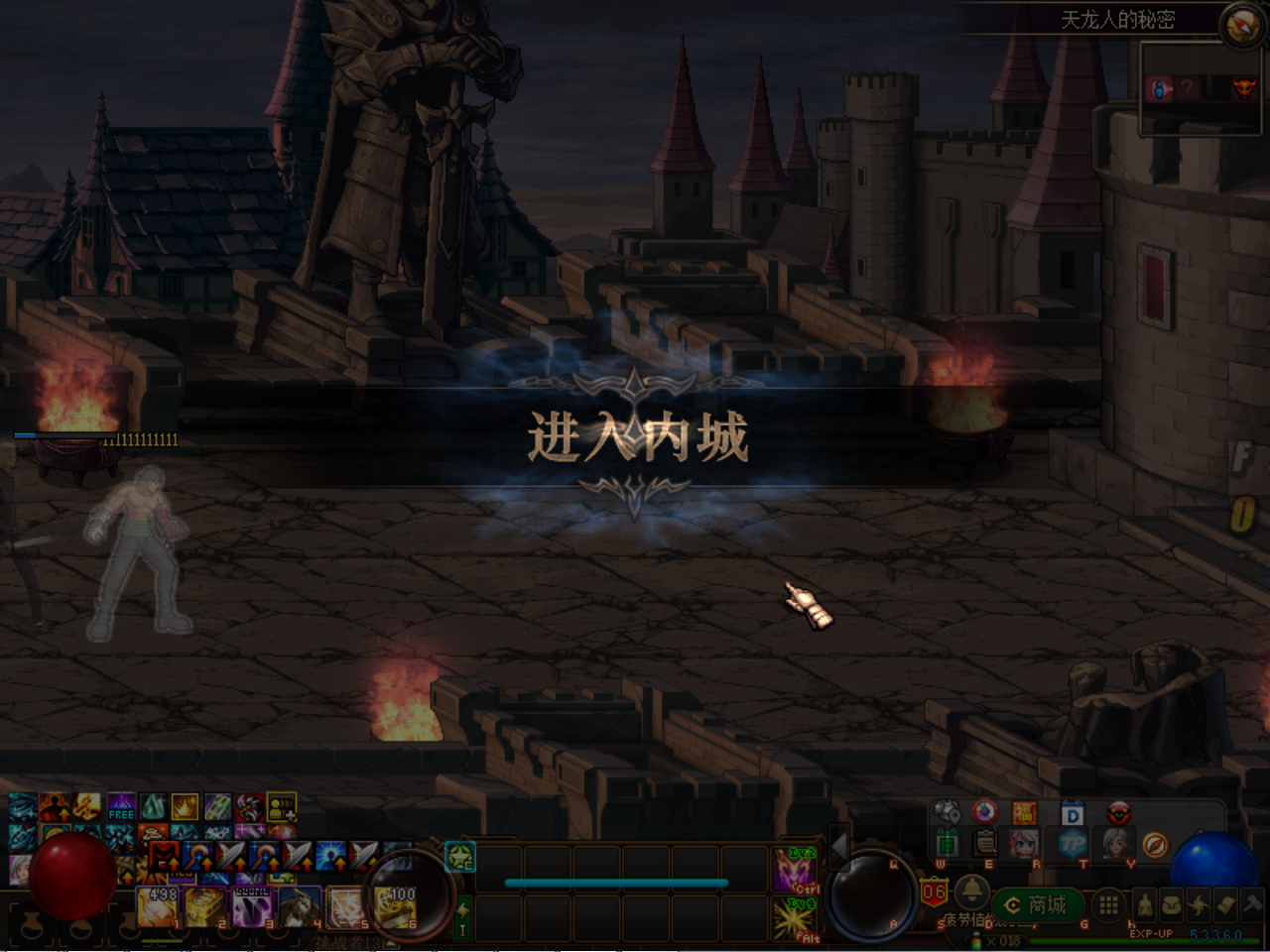The height and width of the screenshot is (952, 1270).
Task: Open the 商城 in-game shop
Action: coord(1037,903)
